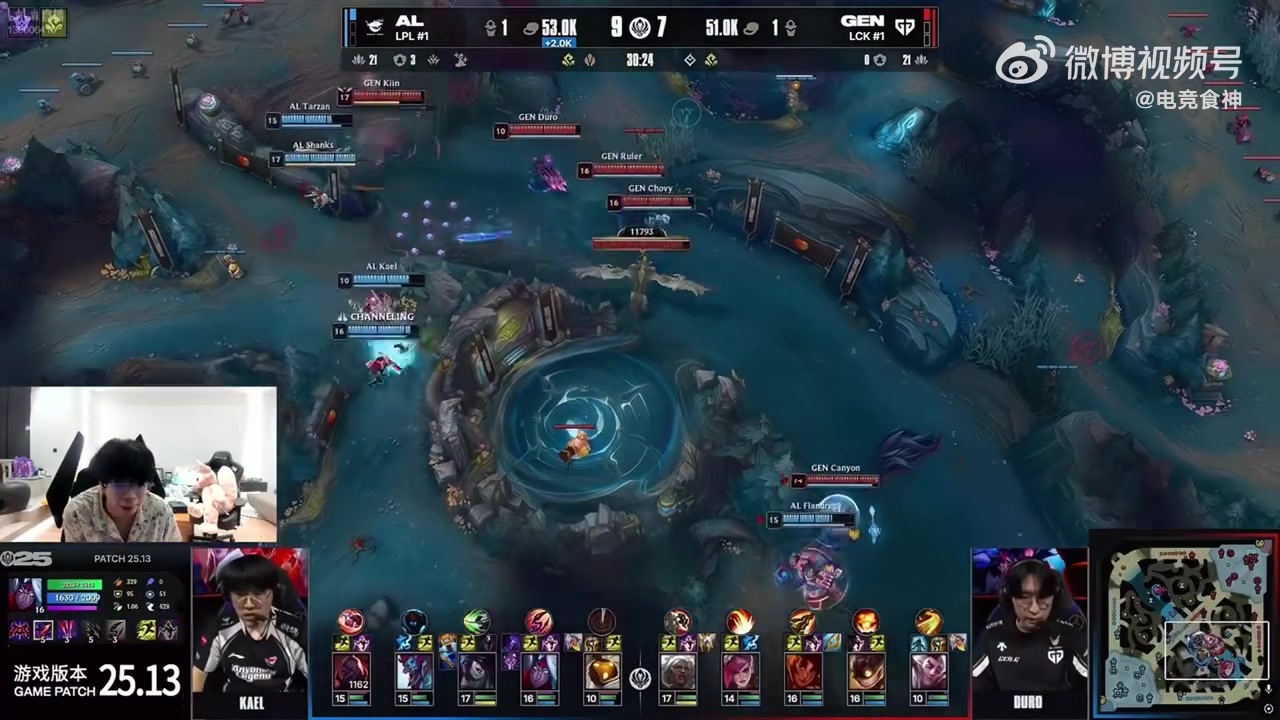Viewport: 1280px width, 720px height.
Task: Click the highlighted ability in the stats panel
Action: pos(43,630)
